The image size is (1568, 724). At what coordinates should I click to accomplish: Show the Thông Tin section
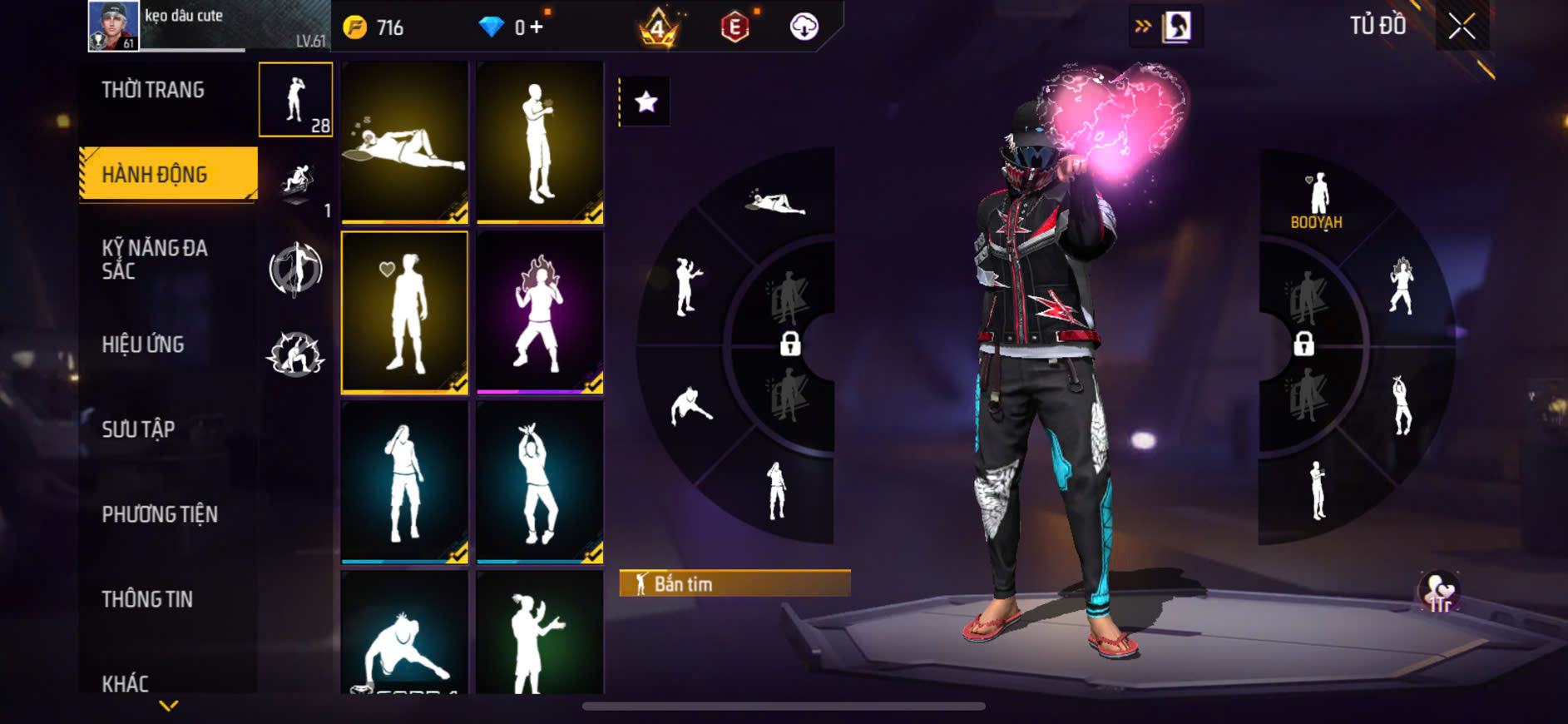pos(147,599)
